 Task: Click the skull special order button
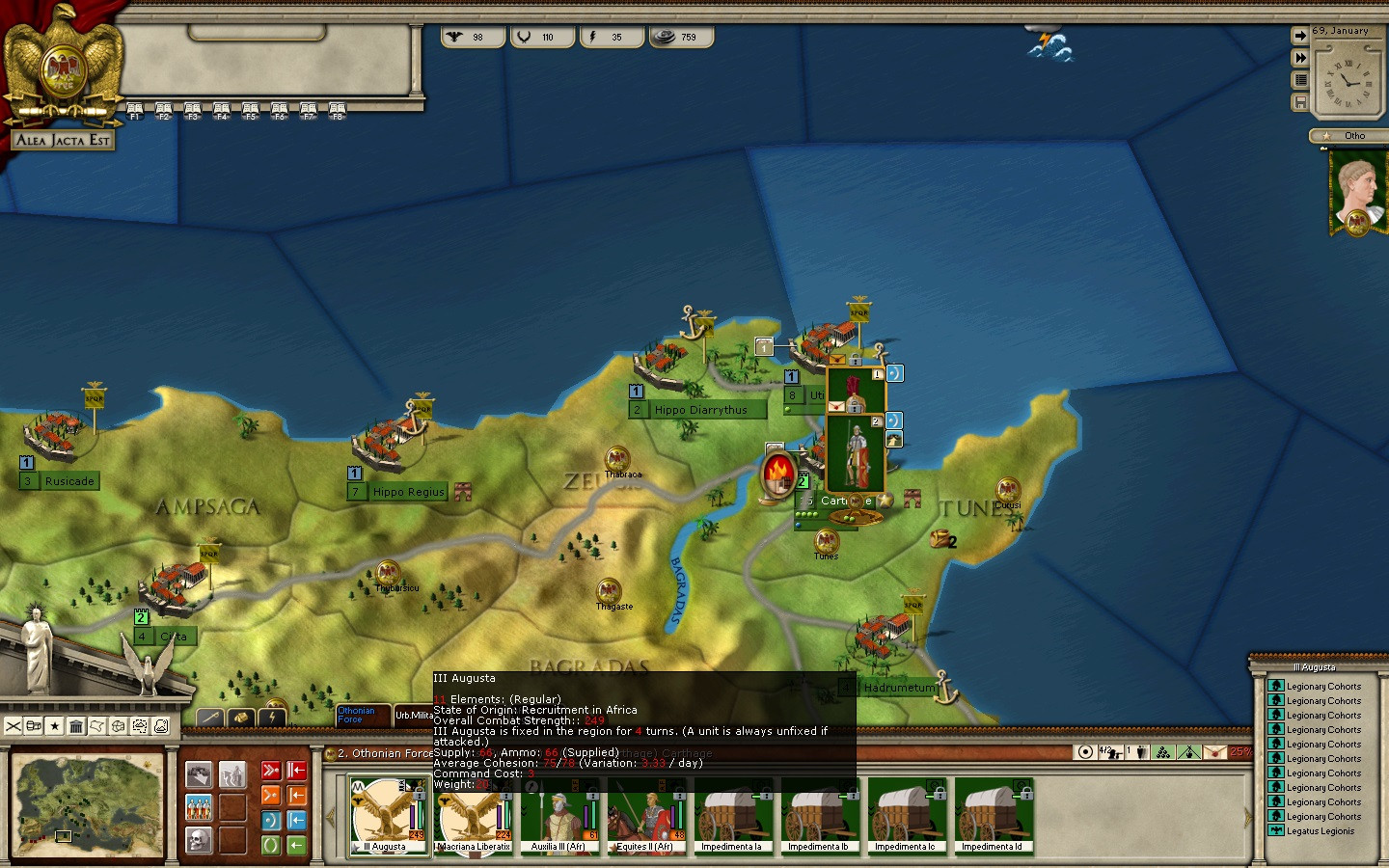pyautogui.click(x=199, y=840)
